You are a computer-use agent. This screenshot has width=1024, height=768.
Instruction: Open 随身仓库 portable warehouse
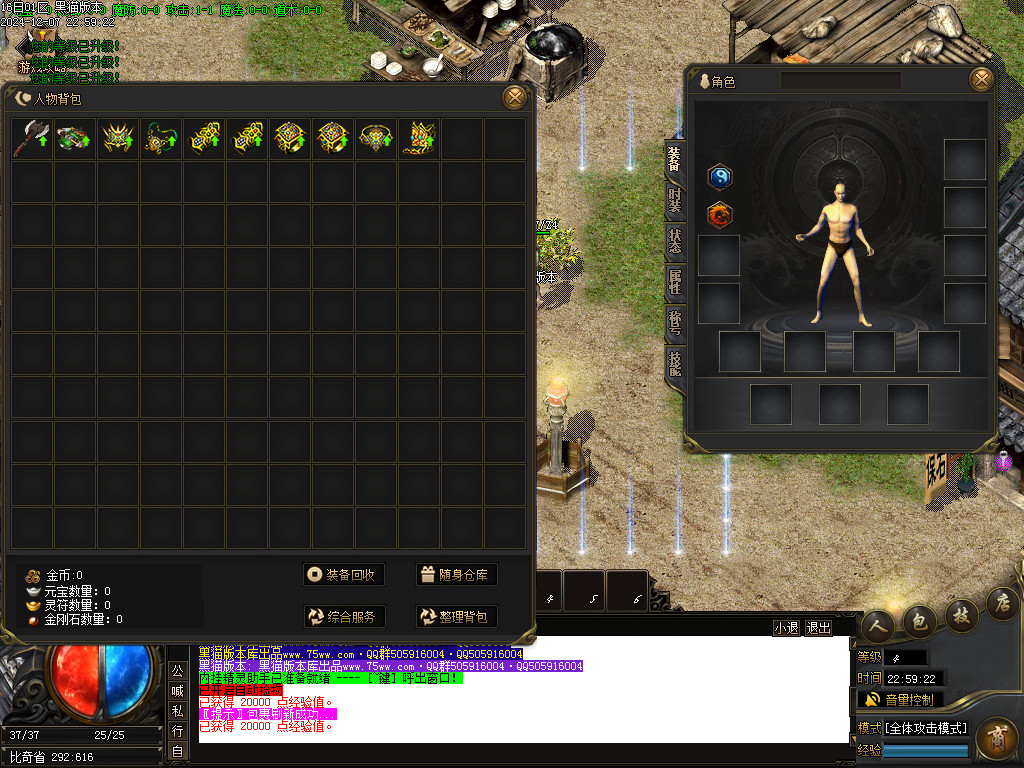point(456,574)
